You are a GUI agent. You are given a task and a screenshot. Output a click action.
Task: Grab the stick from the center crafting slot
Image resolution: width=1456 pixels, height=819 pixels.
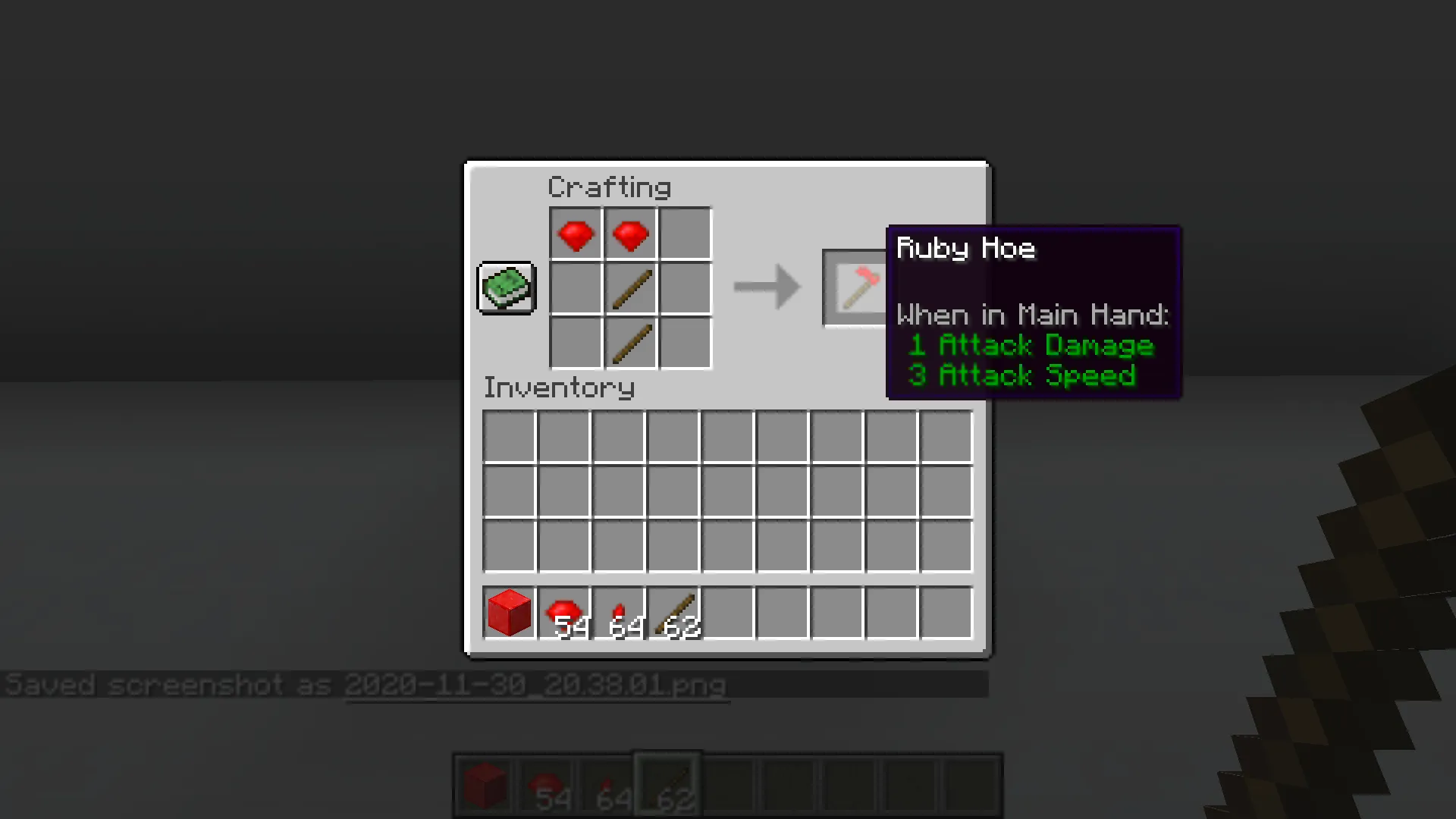[629, 288]
